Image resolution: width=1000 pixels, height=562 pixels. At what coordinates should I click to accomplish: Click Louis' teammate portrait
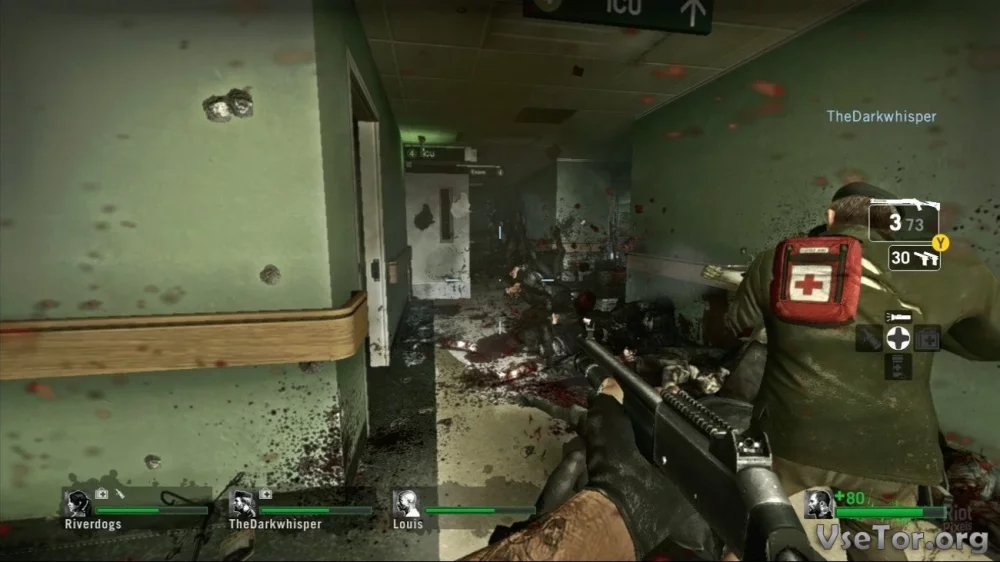(x=407, y=504)
